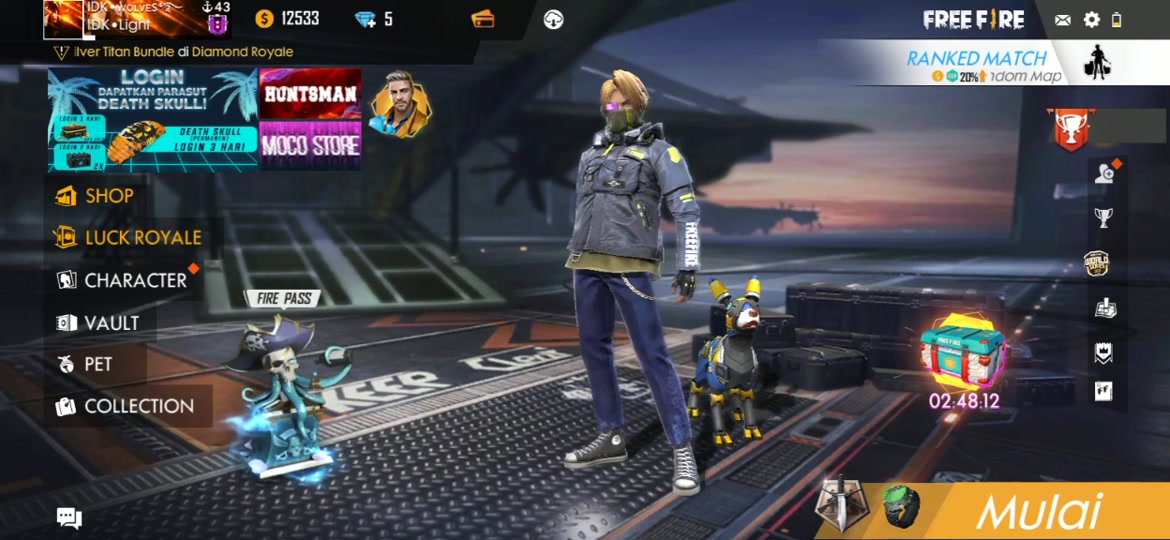Open the add friends icon

click(x=1104, y=174)
